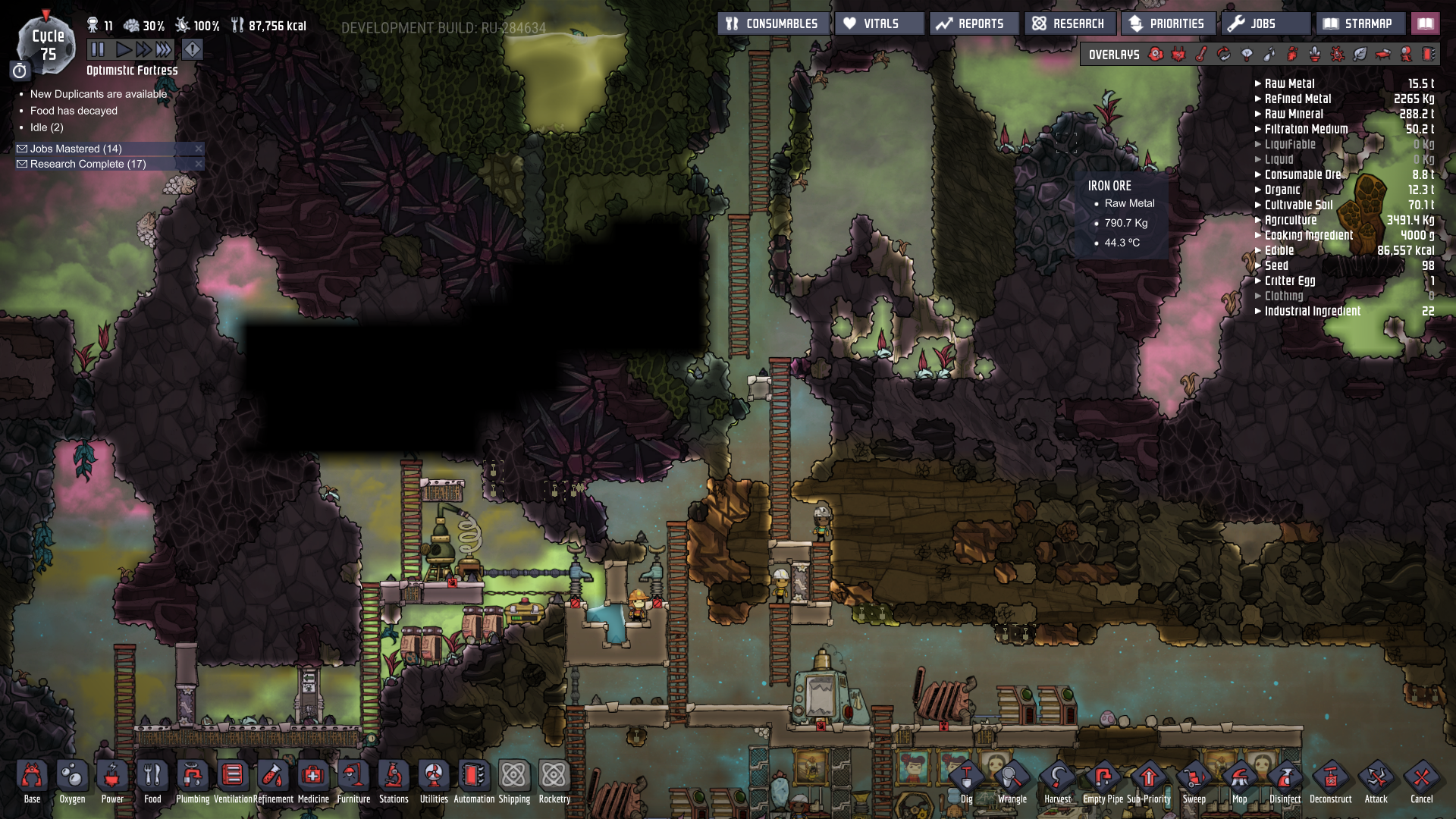View the Starmap
This screenshot has height=819, width=1456.
1359,24
